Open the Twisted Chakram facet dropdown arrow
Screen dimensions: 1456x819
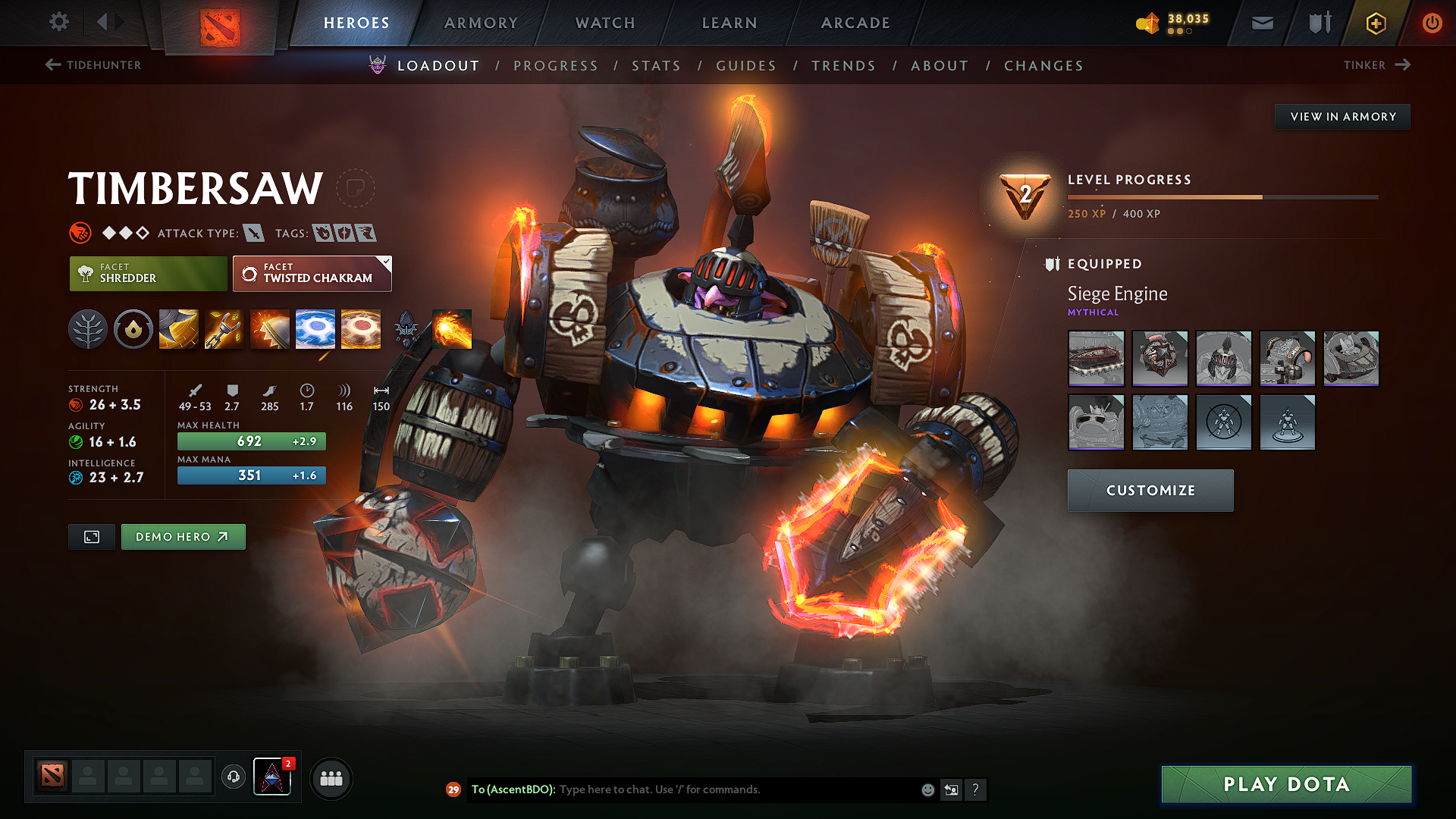[x=385, y=263]
